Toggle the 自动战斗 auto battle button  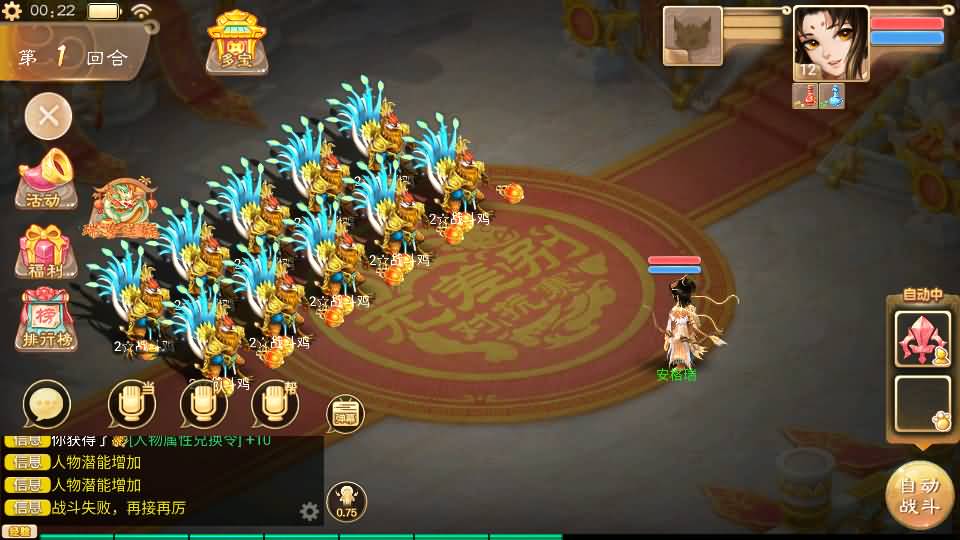click(919, 495)
